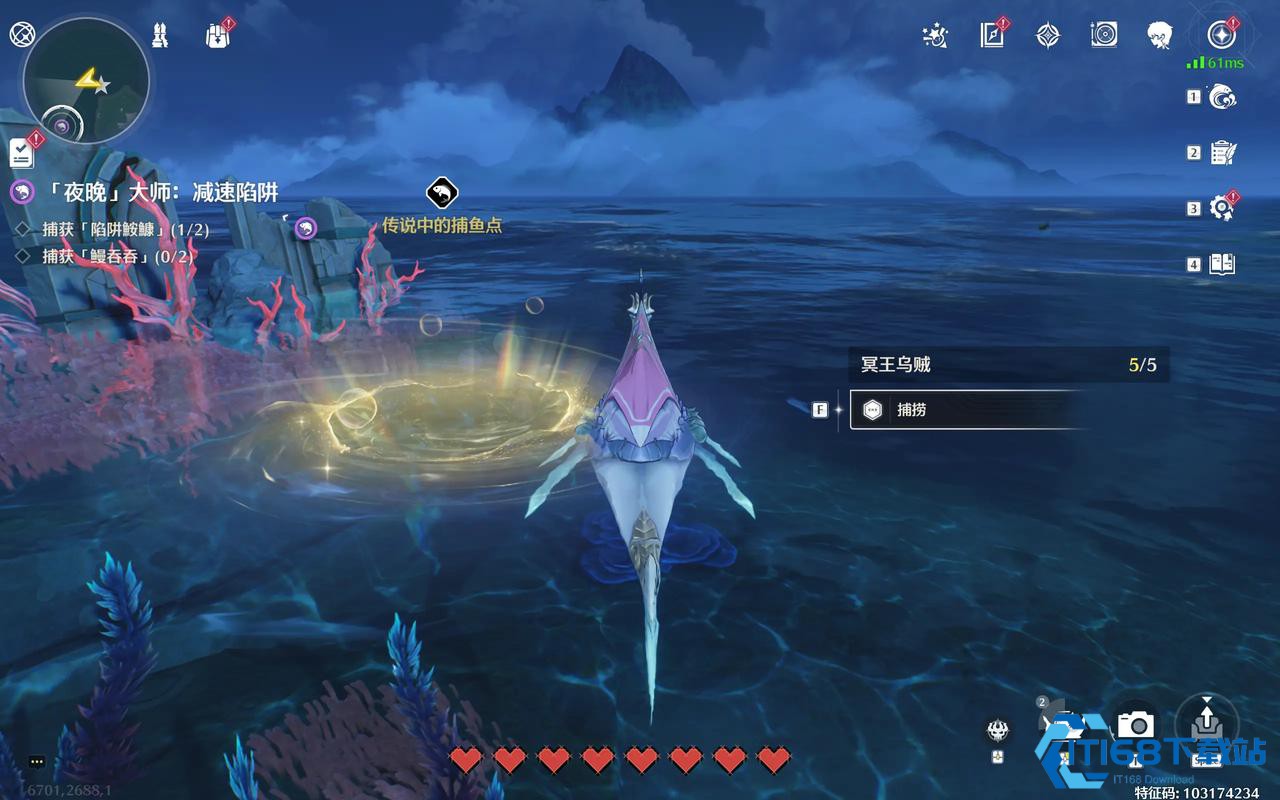Open the compass guidebook icon
1280x800 pixels.
[992, 36]
